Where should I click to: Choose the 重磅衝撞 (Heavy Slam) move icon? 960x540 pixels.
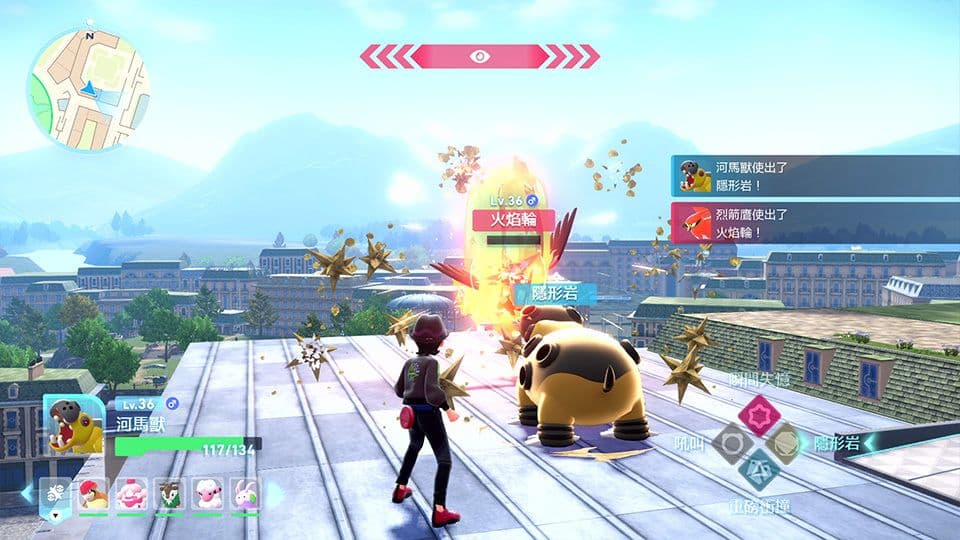tap(757, 469)
